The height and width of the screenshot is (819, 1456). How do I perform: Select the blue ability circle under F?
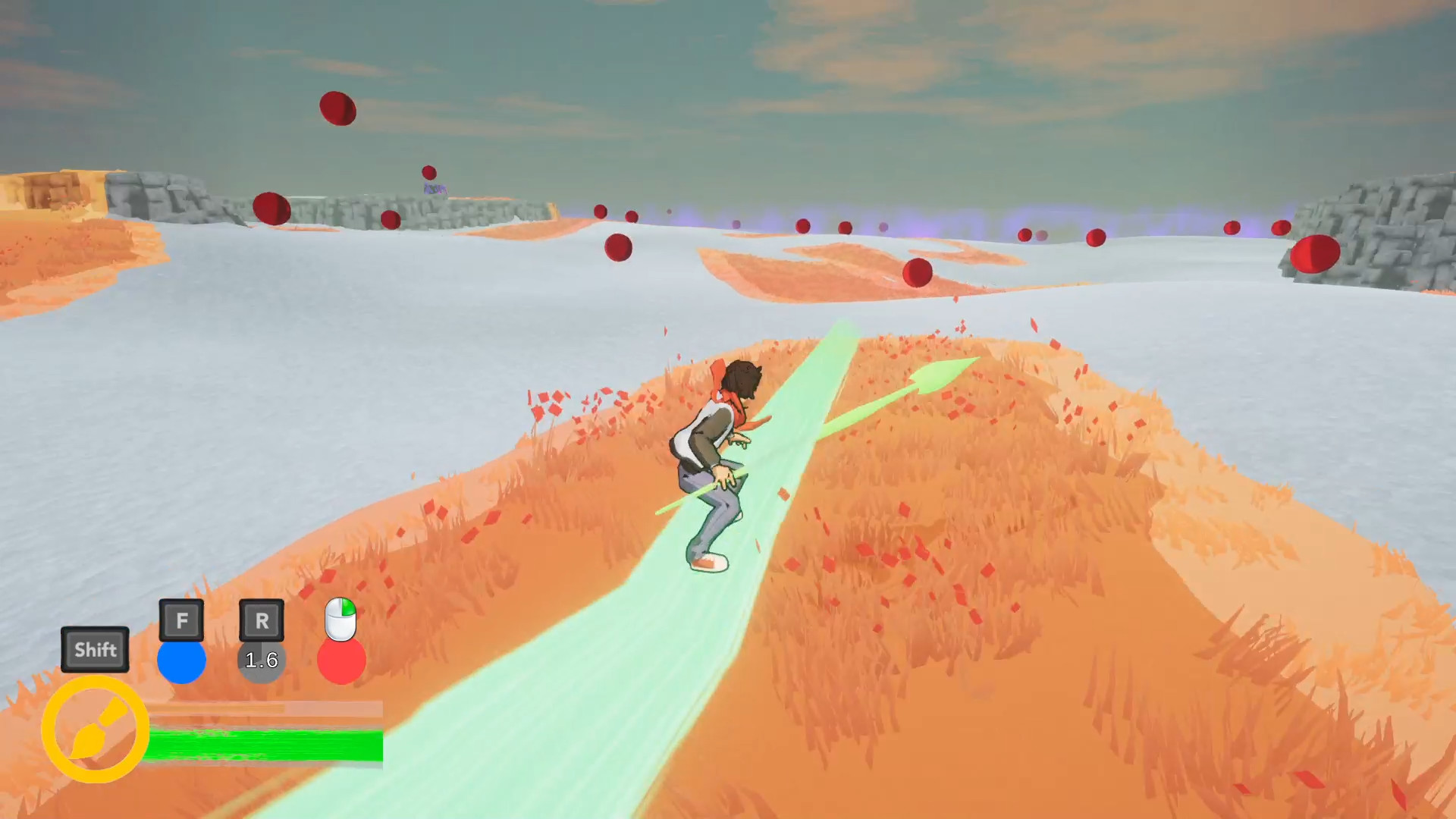(x=181, y=661)
